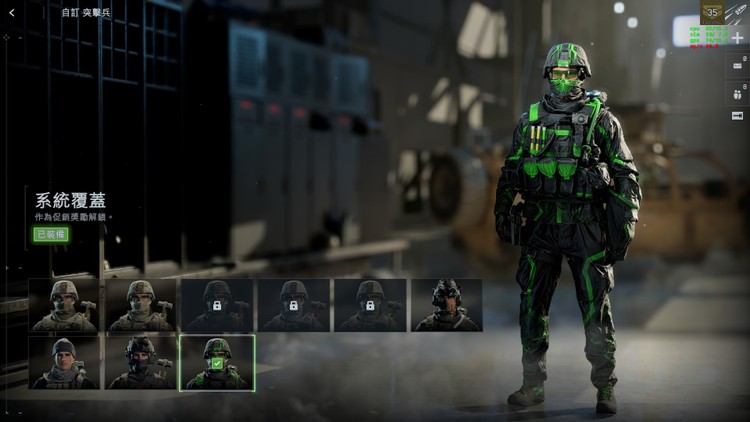
Task: Open the bullets icon in top corner
Action: pos(738,12)
